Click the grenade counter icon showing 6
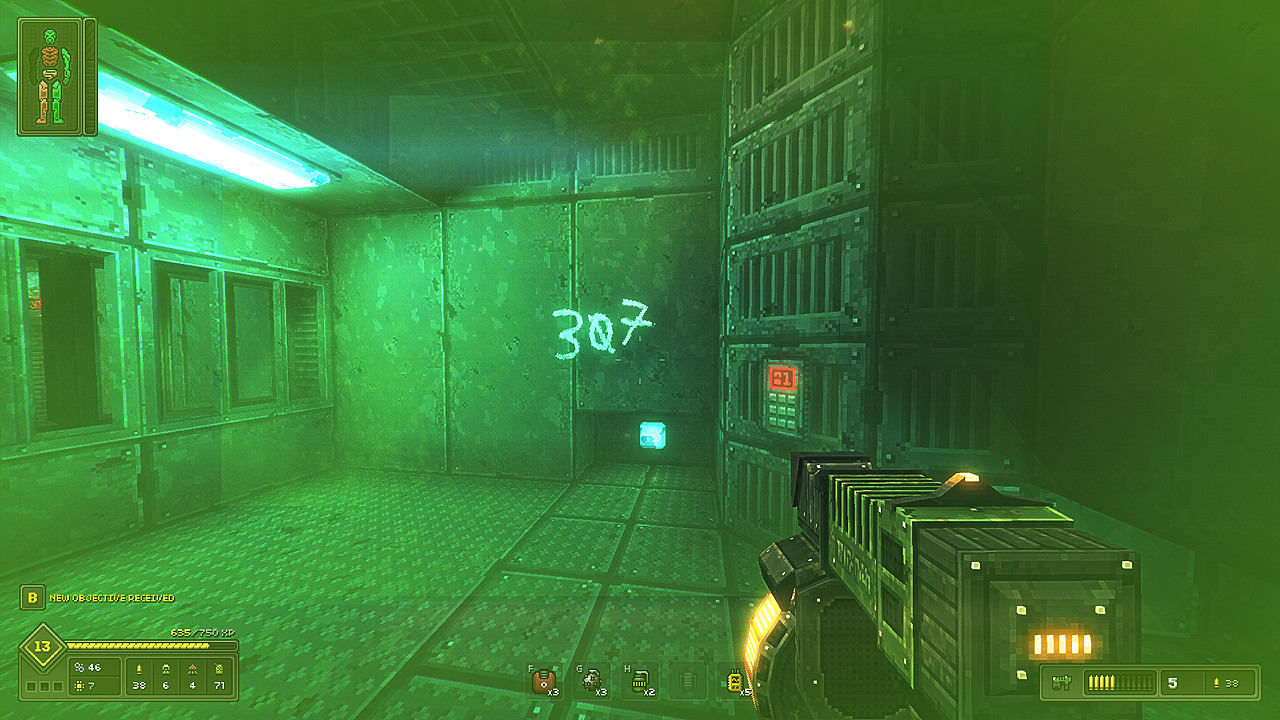Image resolution: width=1280 pixels, height=720 pixels. 166,669
